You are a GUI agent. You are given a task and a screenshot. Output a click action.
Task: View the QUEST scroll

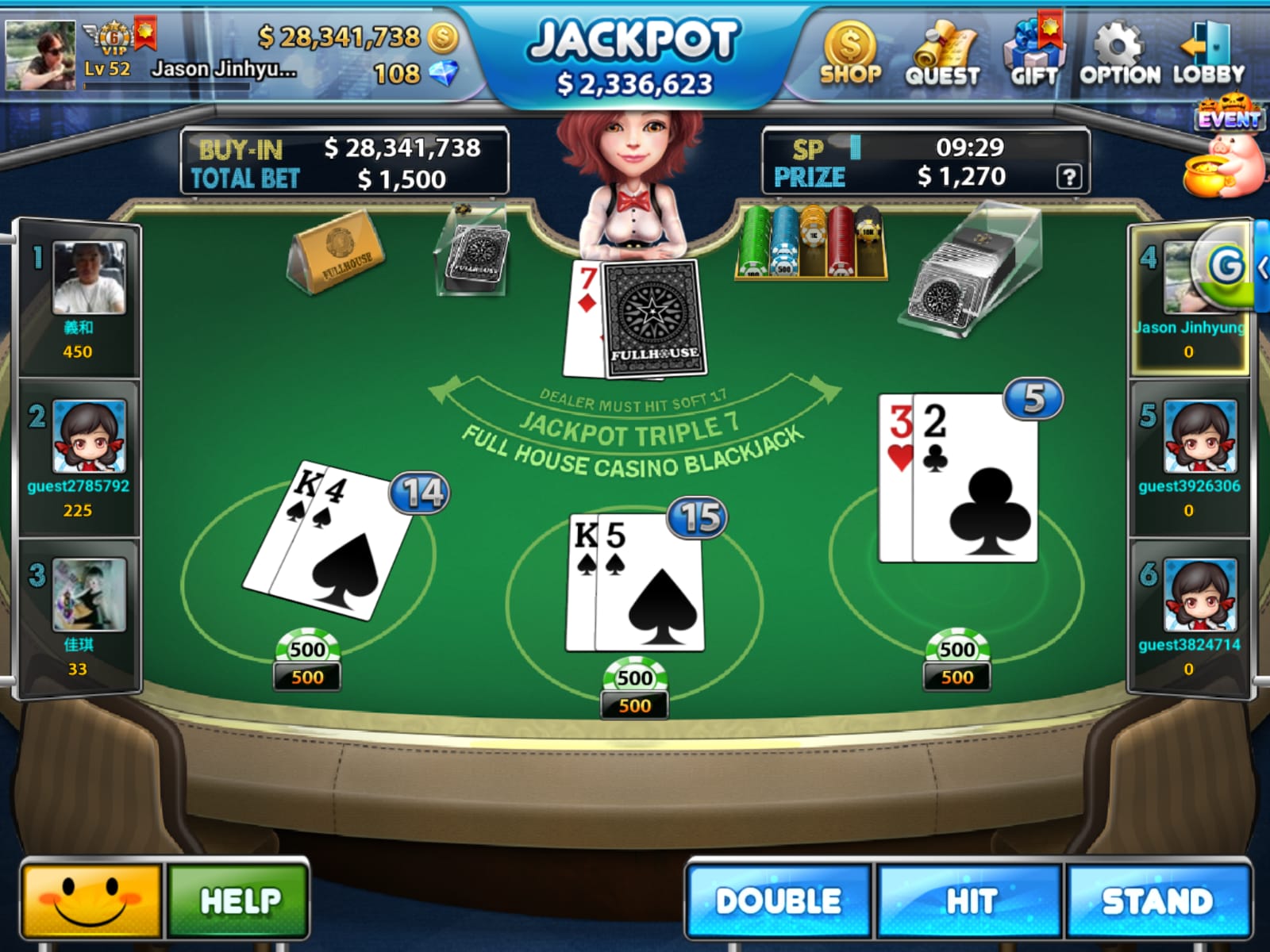943,53
